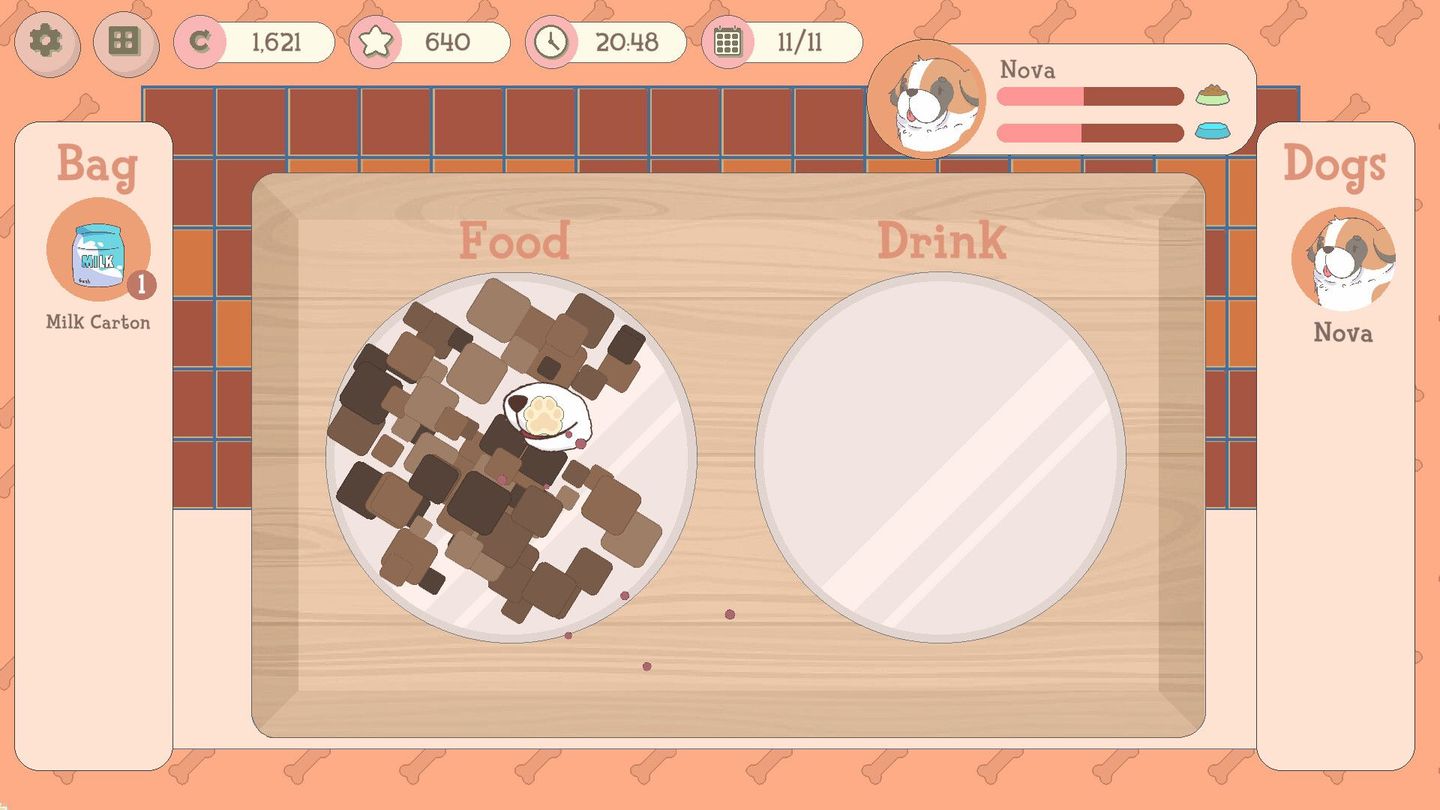Click the Dogs panel title
The width and height of the screenshot is (1440, 810).
[x=1336, y=167]
